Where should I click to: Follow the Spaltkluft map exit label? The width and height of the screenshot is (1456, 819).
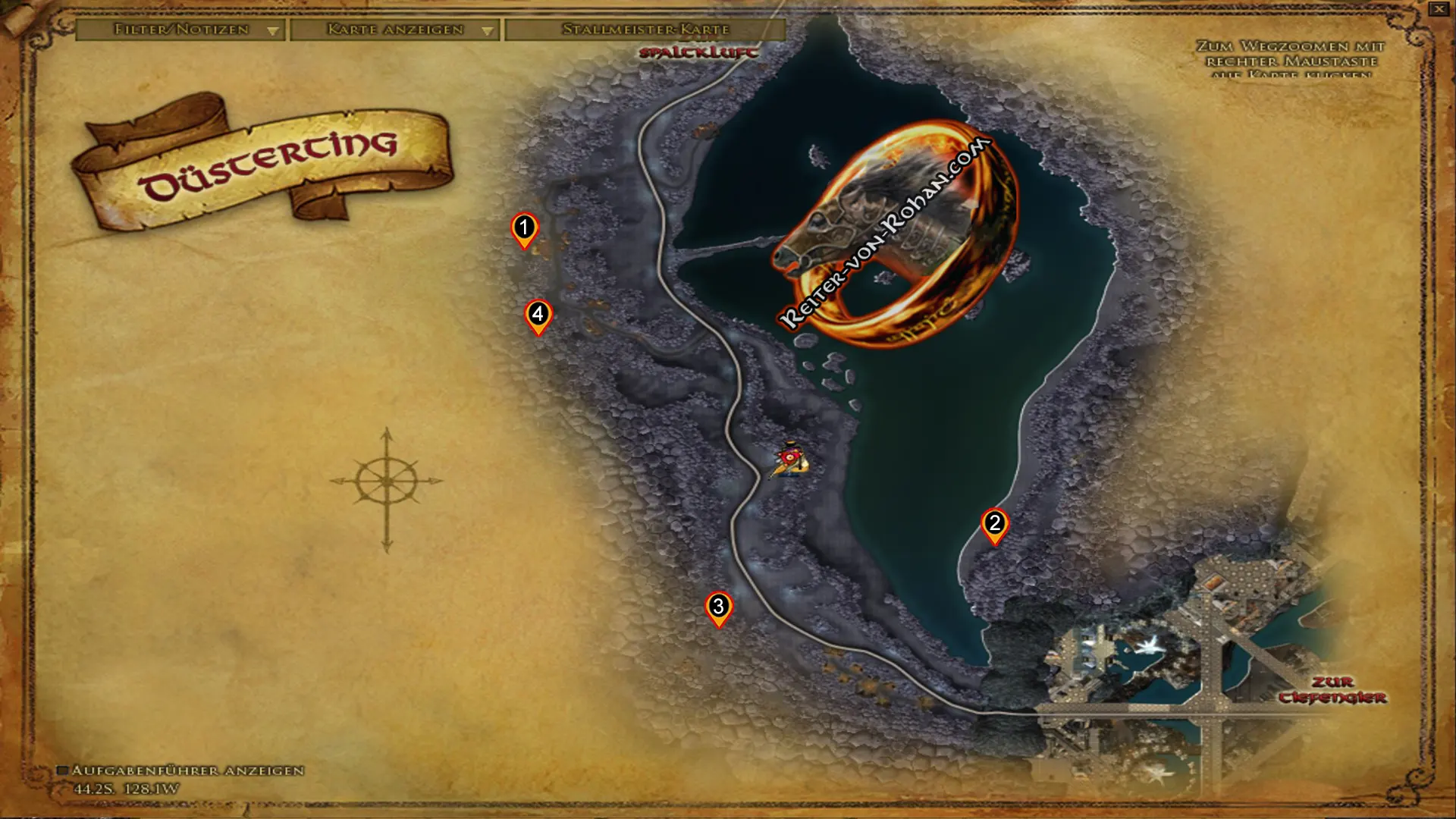[698, 52]
